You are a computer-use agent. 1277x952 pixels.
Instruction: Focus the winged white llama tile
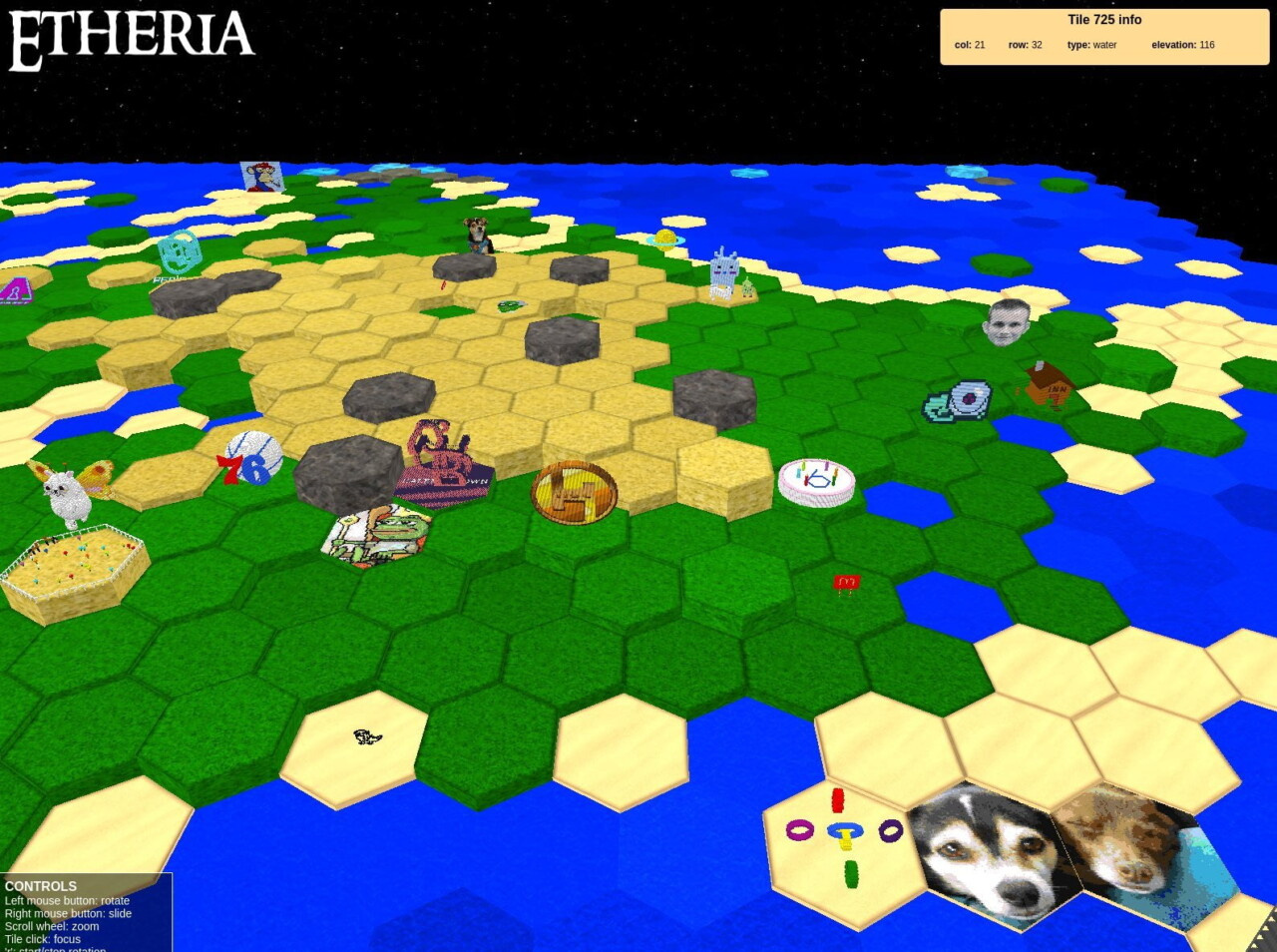pyautogui.click(x=70, y=492)
